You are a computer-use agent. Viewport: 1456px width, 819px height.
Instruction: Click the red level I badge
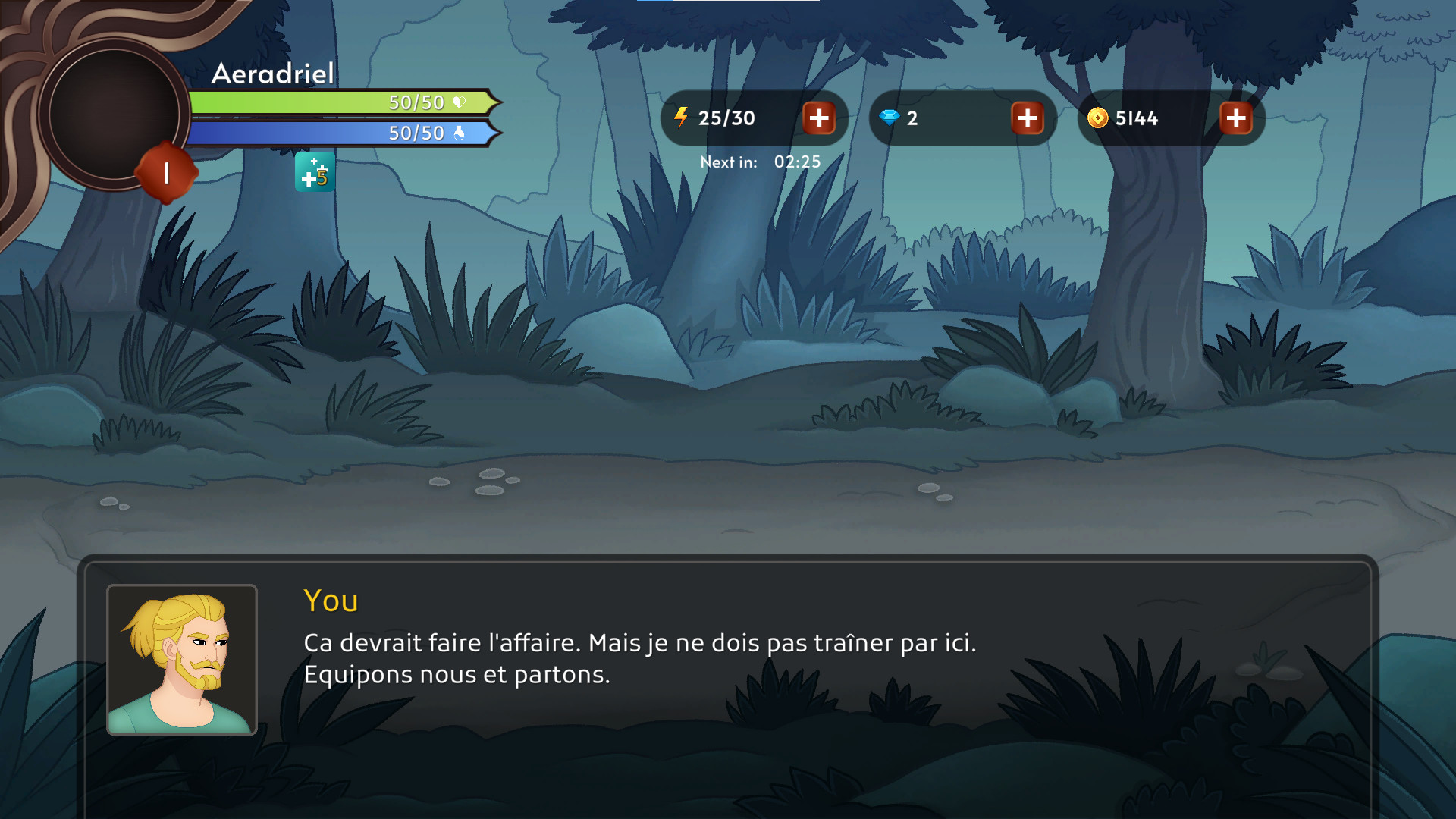point(165,173)
